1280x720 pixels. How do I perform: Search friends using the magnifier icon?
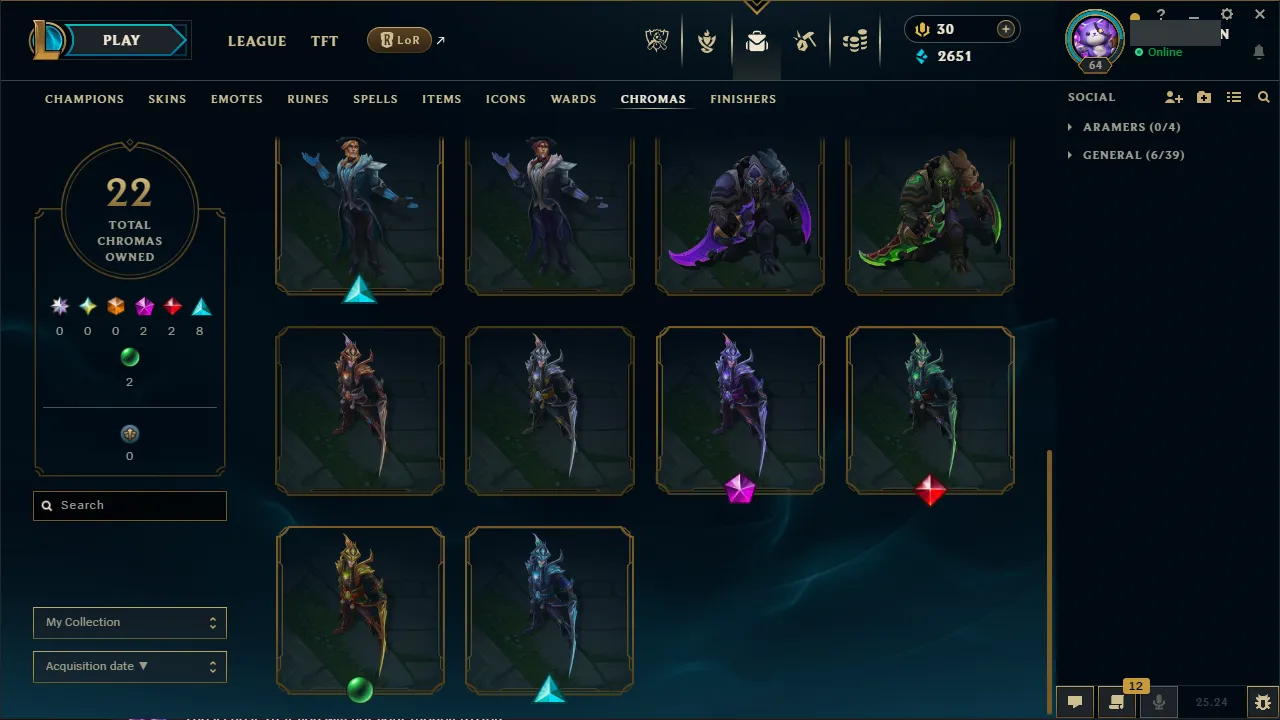pyautogui.click(x=1262, y=97)
